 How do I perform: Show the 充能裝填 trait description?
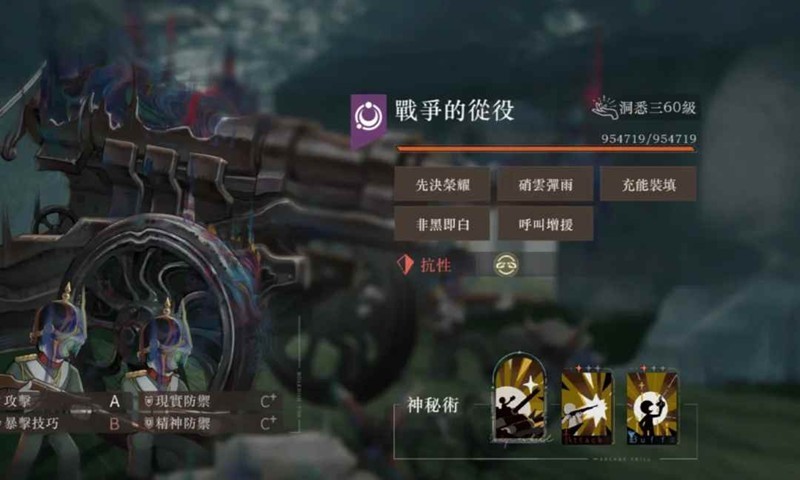tap(648, 184)
